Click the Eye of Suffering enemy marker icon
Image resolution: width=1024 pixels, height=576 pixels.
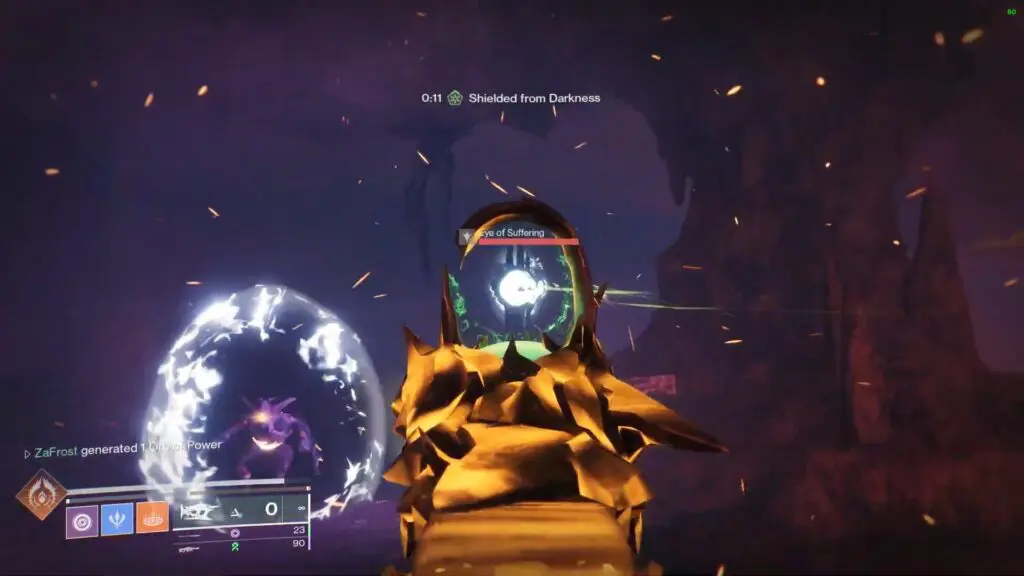click(466, 236)
